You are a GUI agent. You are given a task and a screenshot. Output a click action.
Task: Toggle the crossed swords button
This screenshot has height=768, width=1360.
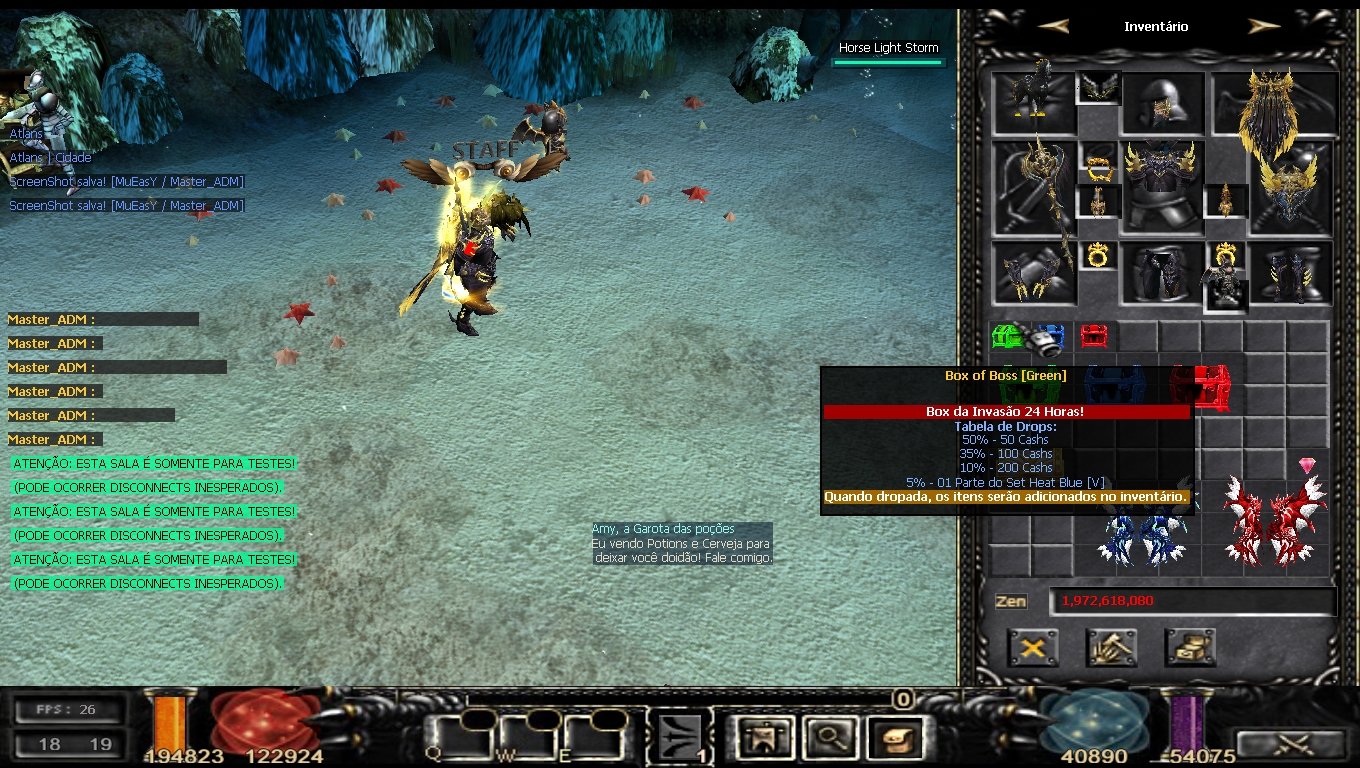click(x=1290, y=744)
